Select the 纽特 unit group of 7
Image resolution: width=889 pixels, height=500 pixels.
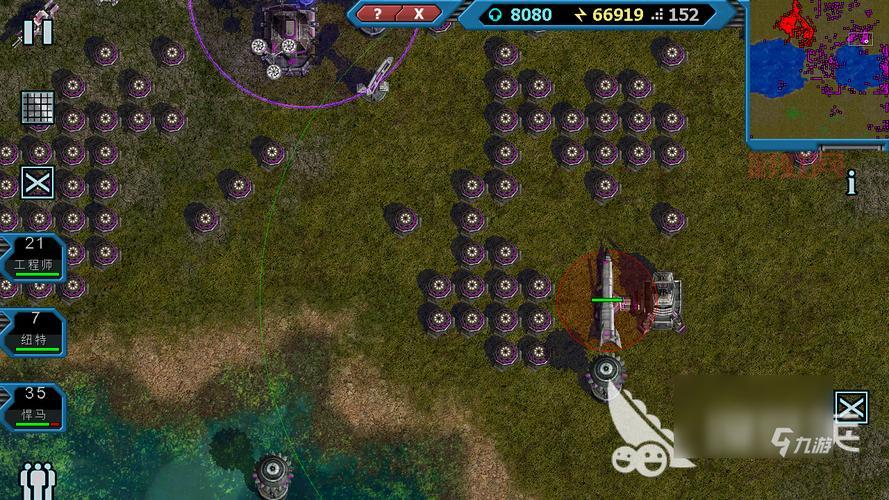(x=33, y=332)
